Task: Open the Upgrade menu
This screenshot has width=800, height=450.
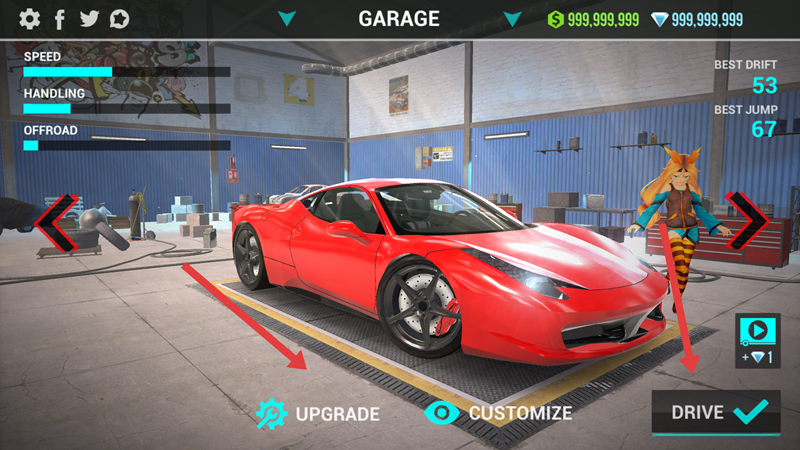Action: [x=318, y=413]
